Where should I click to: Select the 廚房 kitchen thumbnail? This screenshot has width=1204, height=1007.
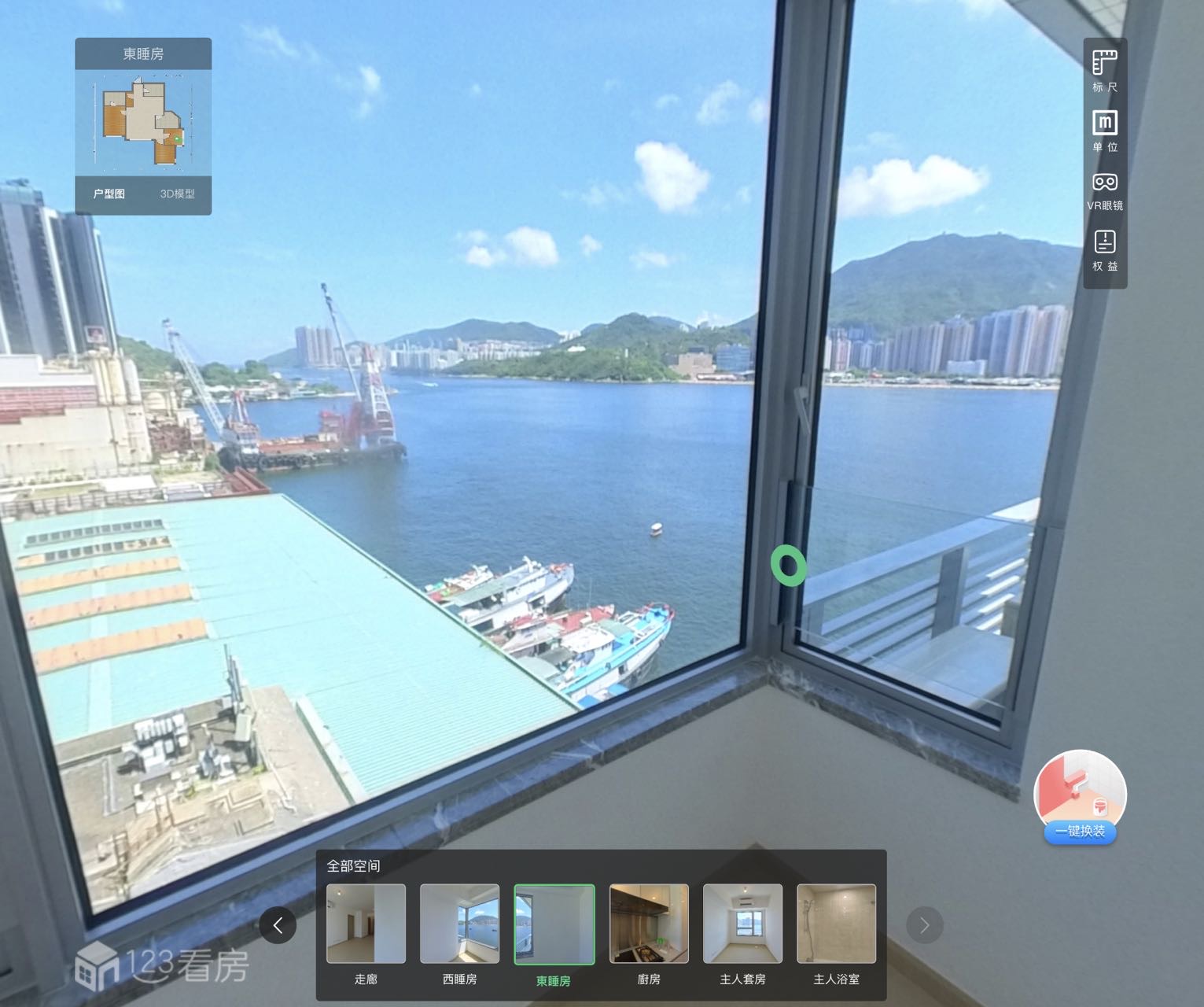(x=649, y=924)
